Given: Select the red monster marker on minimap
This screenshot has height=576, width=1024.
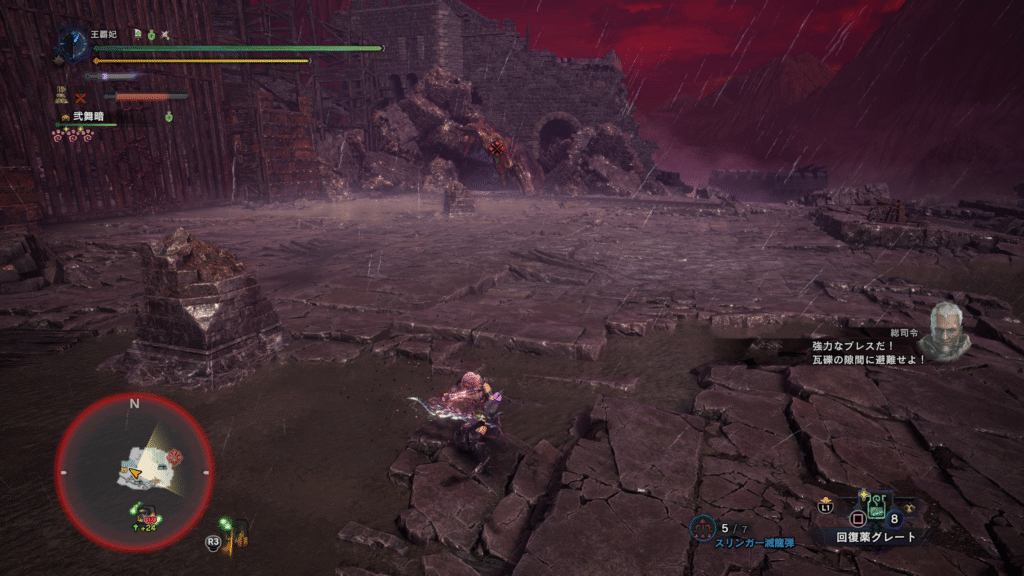Looking at the screenshot, I should pyautogui.click(x=175, y=456).
